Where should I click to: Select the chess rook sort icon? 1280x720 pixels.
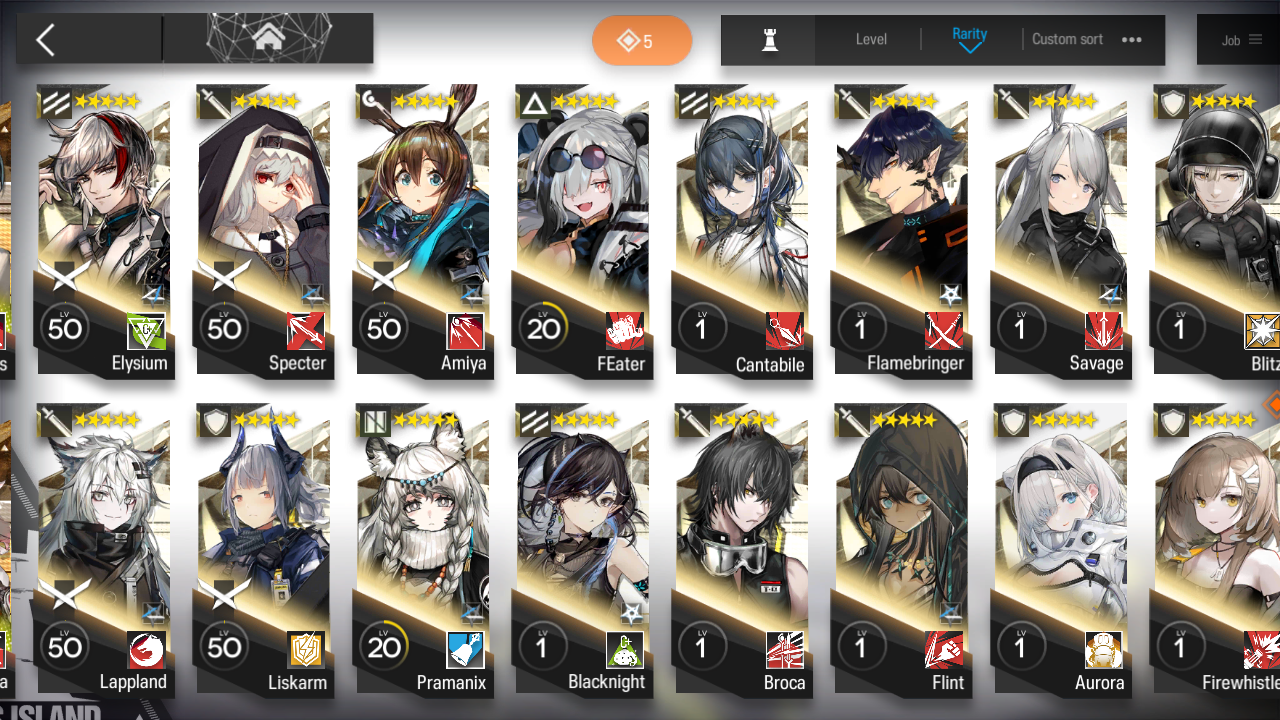769,40
